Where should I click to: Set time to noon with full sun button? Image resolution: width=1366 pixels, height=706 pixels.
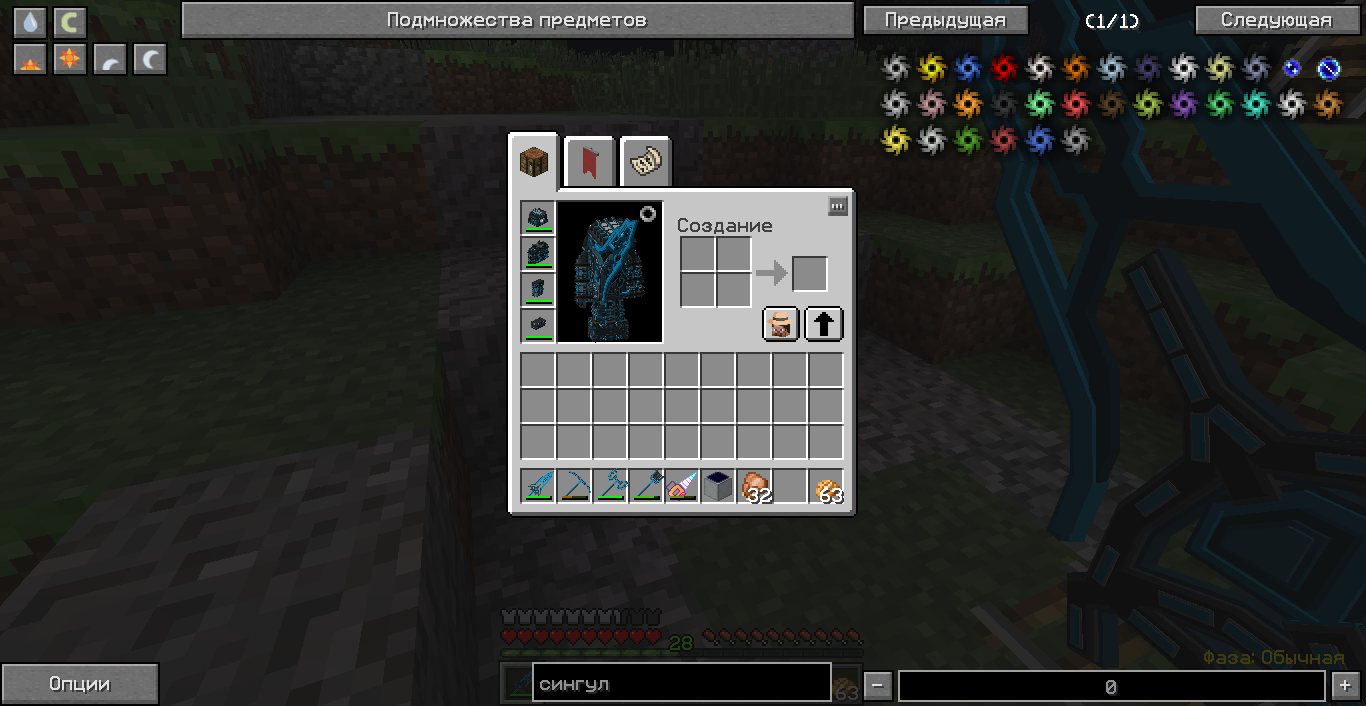[70, 59]
